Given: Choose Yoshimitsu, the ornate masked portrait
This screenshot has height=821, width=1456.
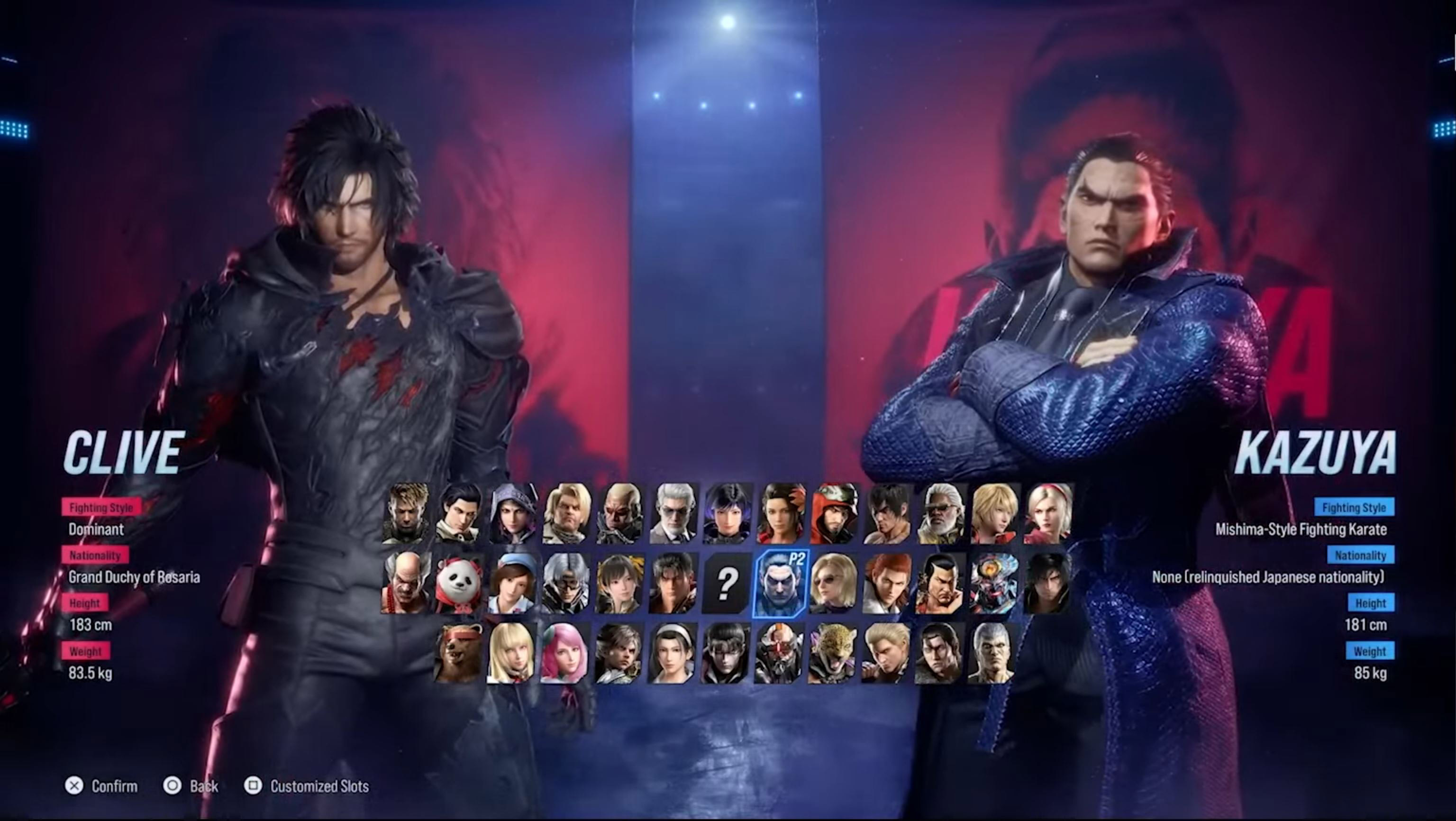Looking at the screenshot, I should (x=993, y=583).
